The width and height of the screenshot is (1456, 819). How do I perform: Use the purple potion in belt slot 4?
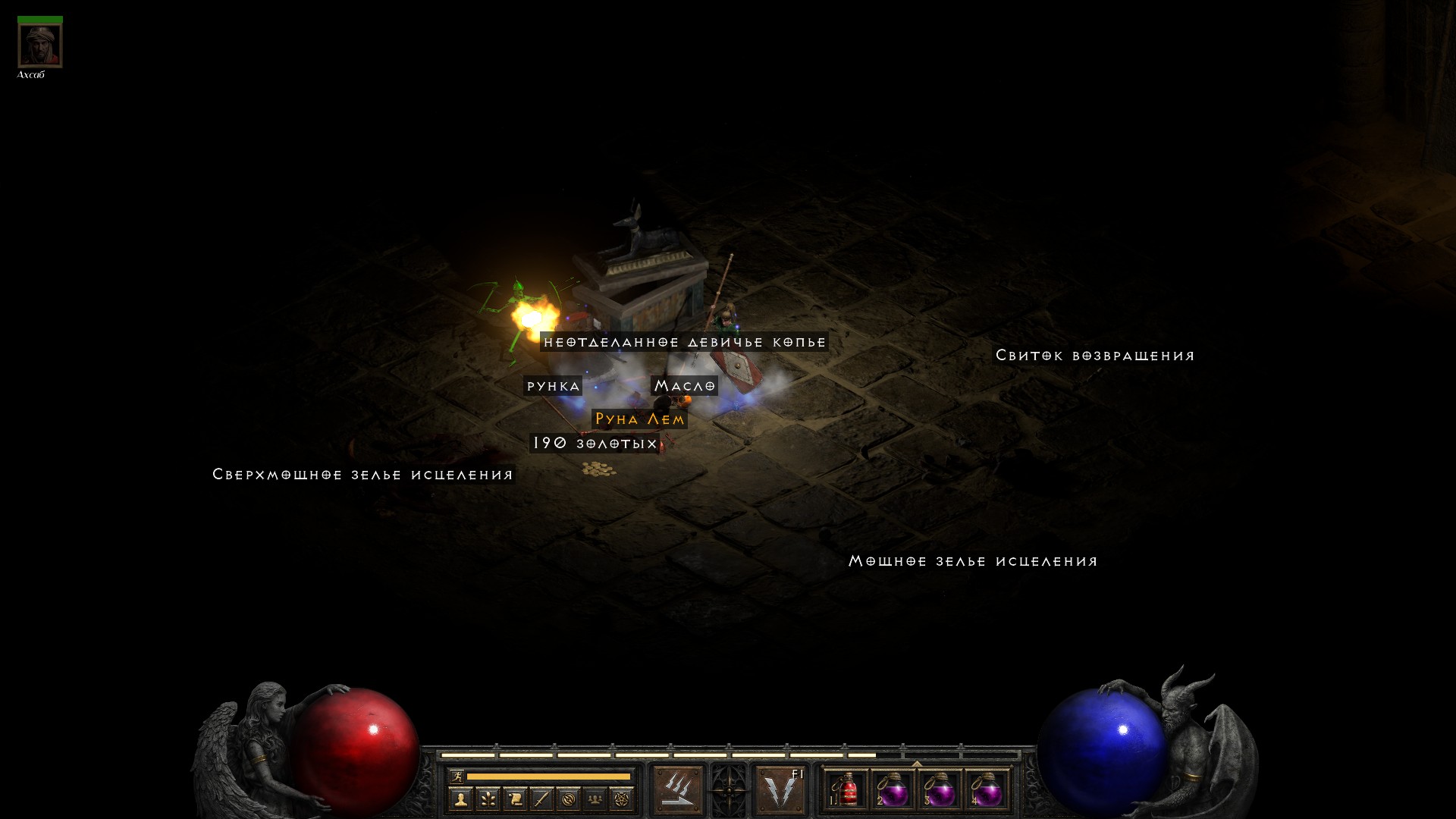click(x=987, y=791)
